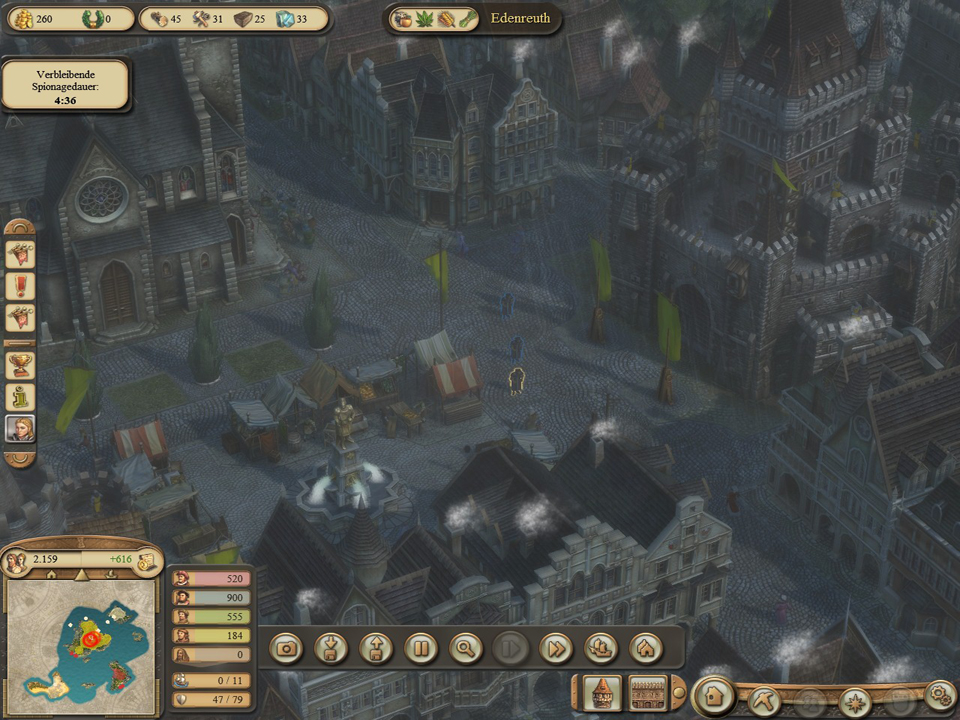Take a screenshot with the camera button
This screenshot has height=720, width=960.
287,648
